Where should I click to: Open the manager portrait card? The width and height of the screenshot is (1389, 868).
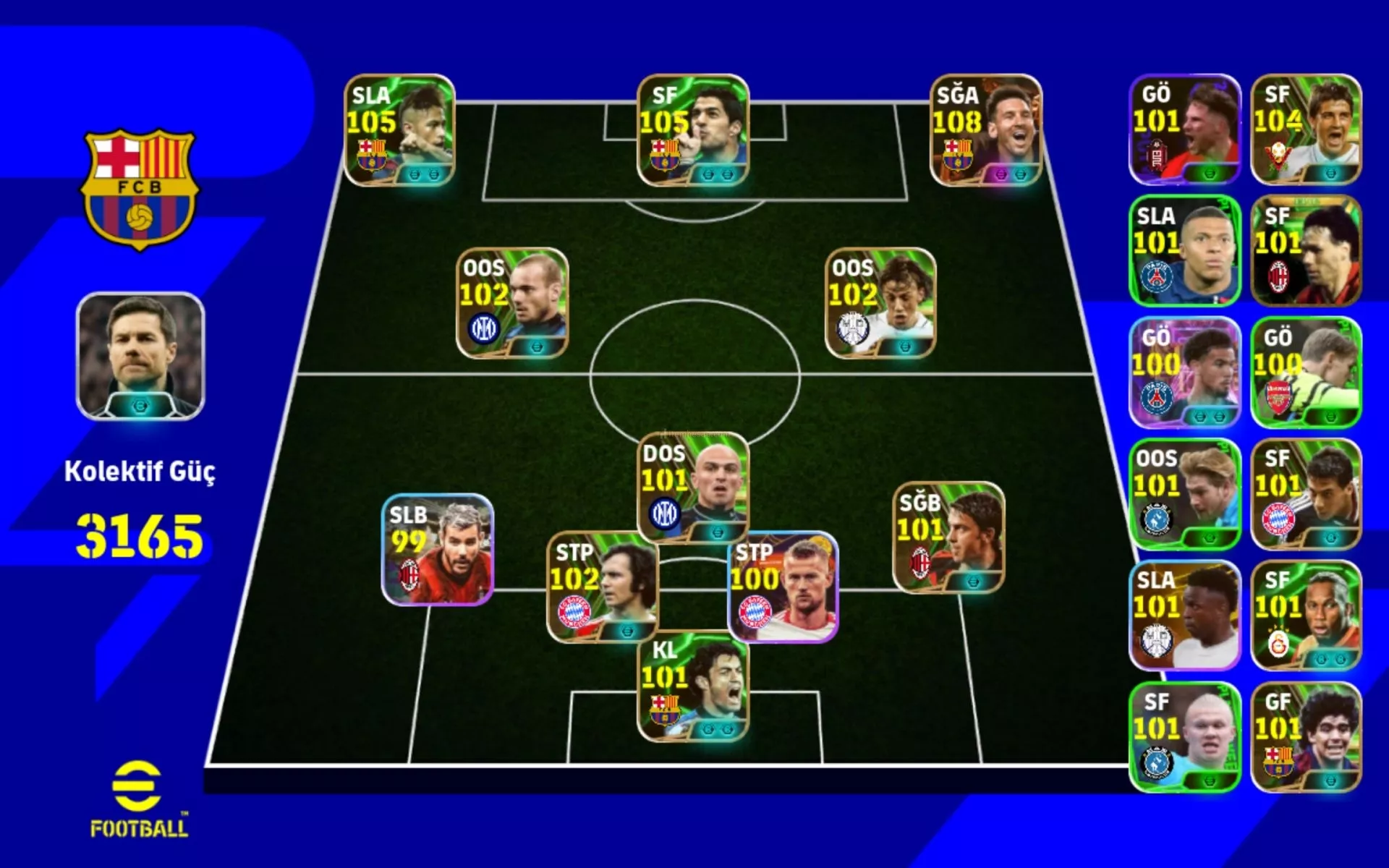click(x=140, y=356)
